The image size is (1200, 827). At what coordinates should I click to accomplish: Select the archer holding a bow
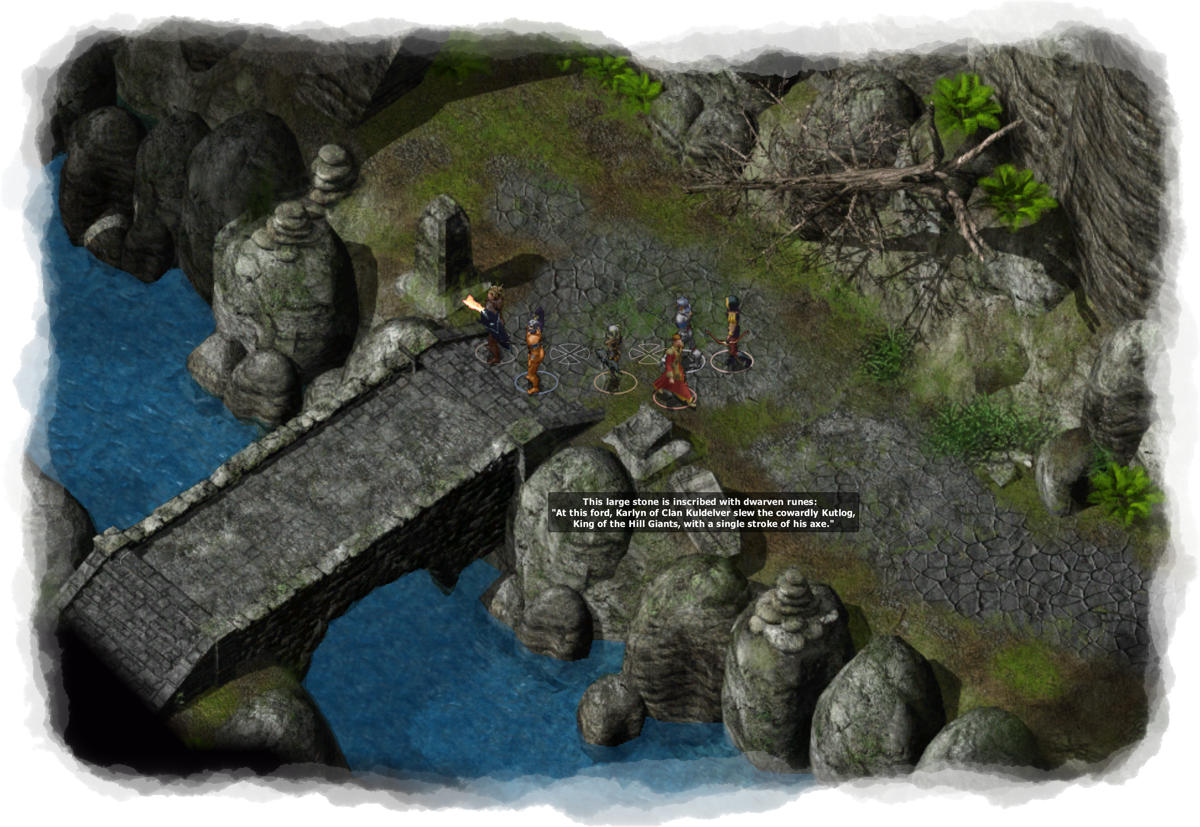click(x=733, y=333)
